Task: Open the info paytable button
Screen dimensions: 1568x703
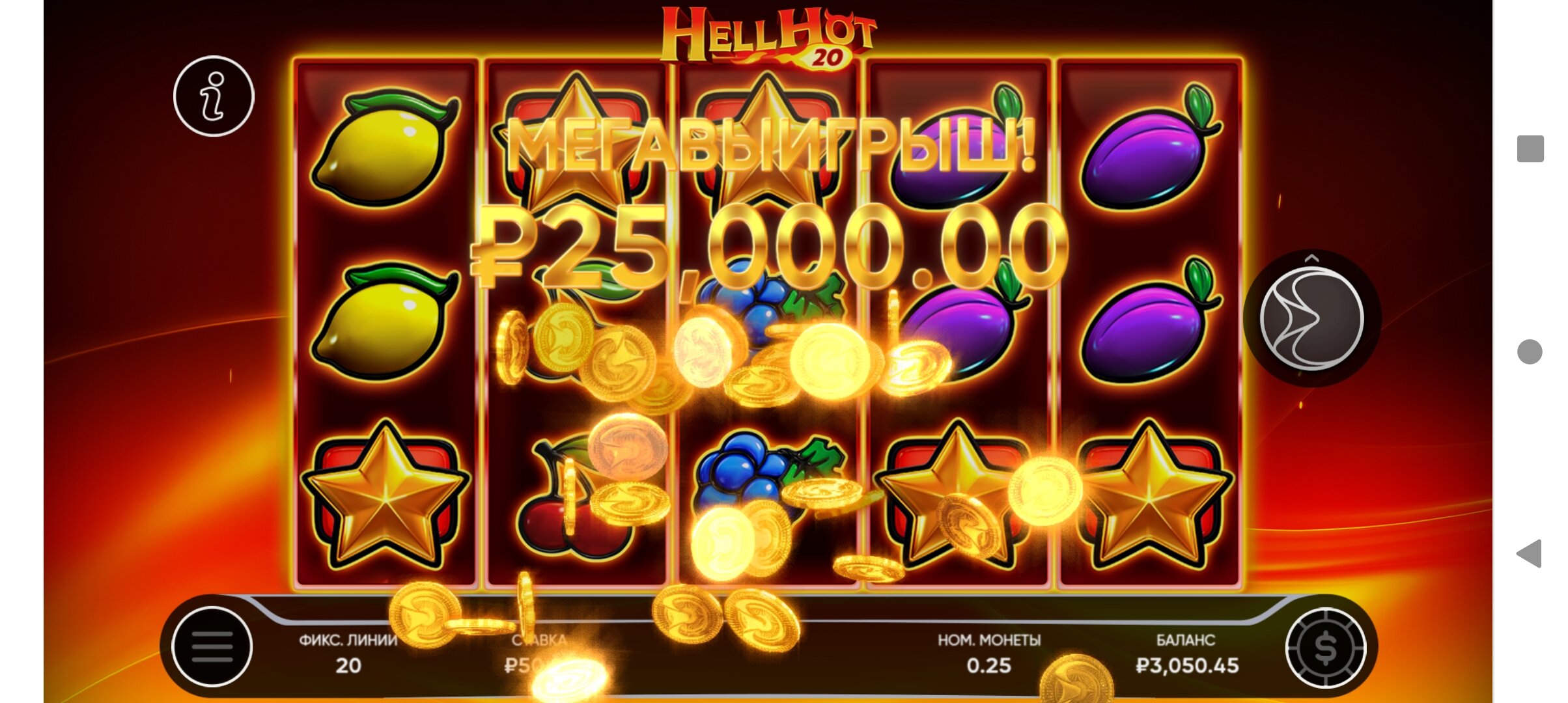Action: [x=214, y=96]
